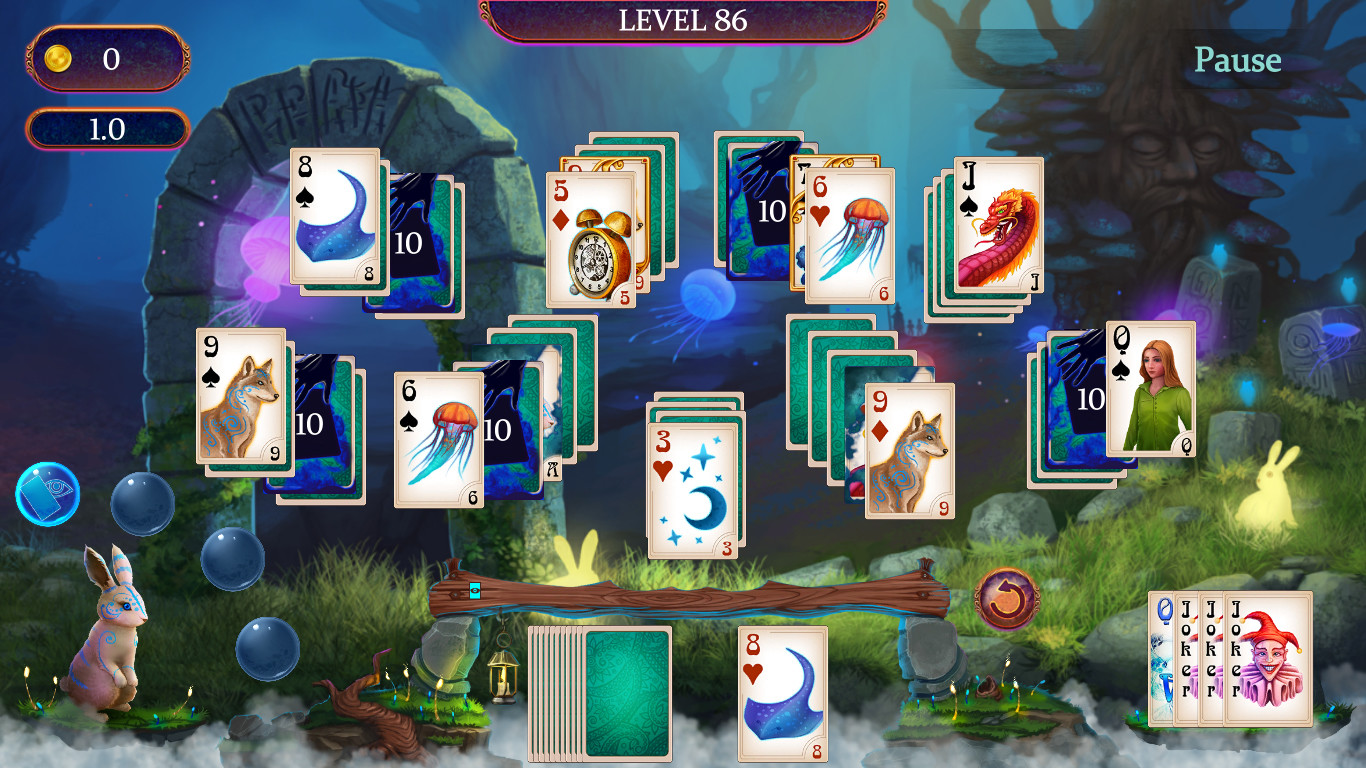Click the 1.0 multiplier badge

pyautogui.click(x=107, y=127)
